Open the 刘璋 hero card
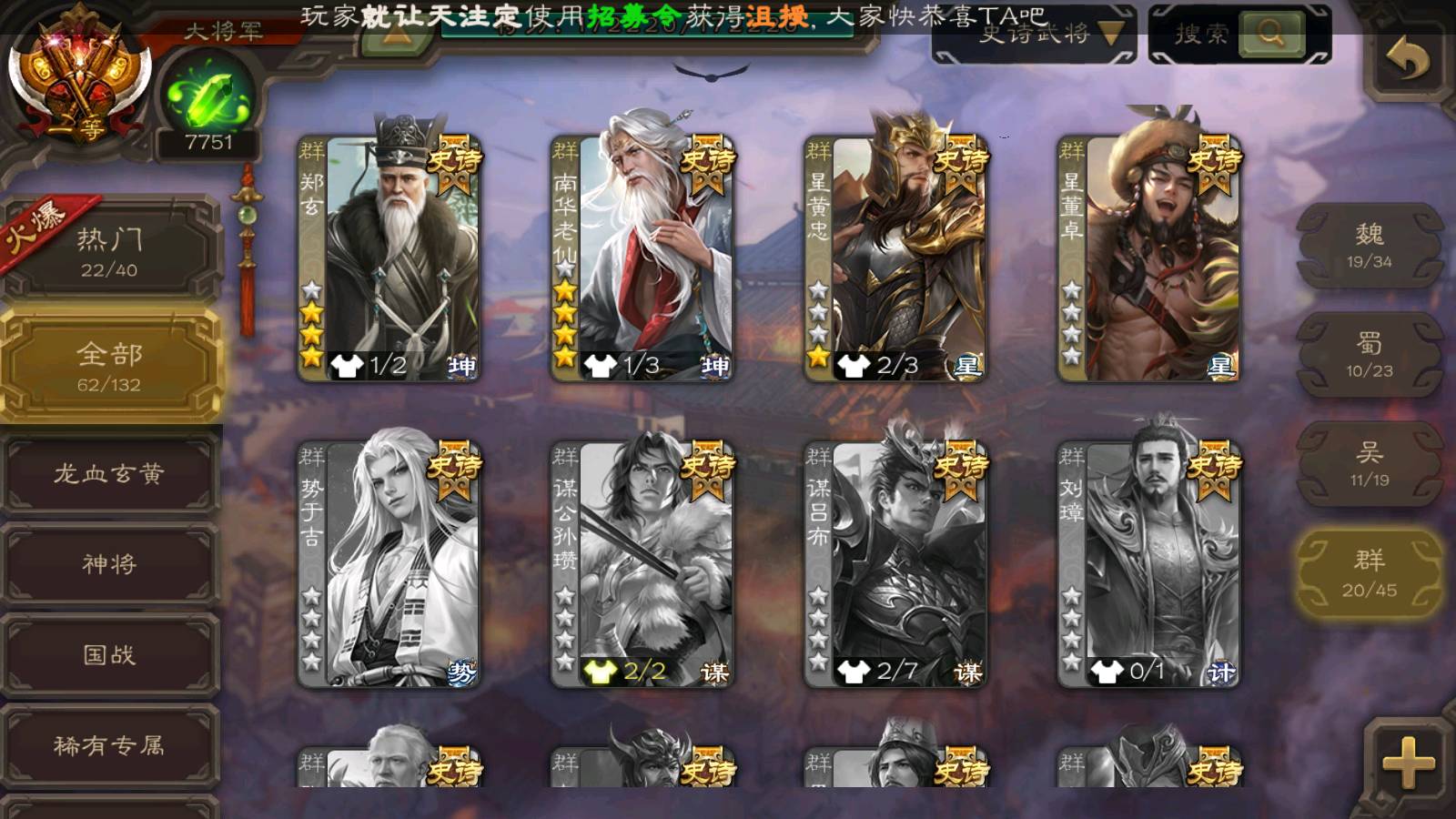 tap(1148, 564)
